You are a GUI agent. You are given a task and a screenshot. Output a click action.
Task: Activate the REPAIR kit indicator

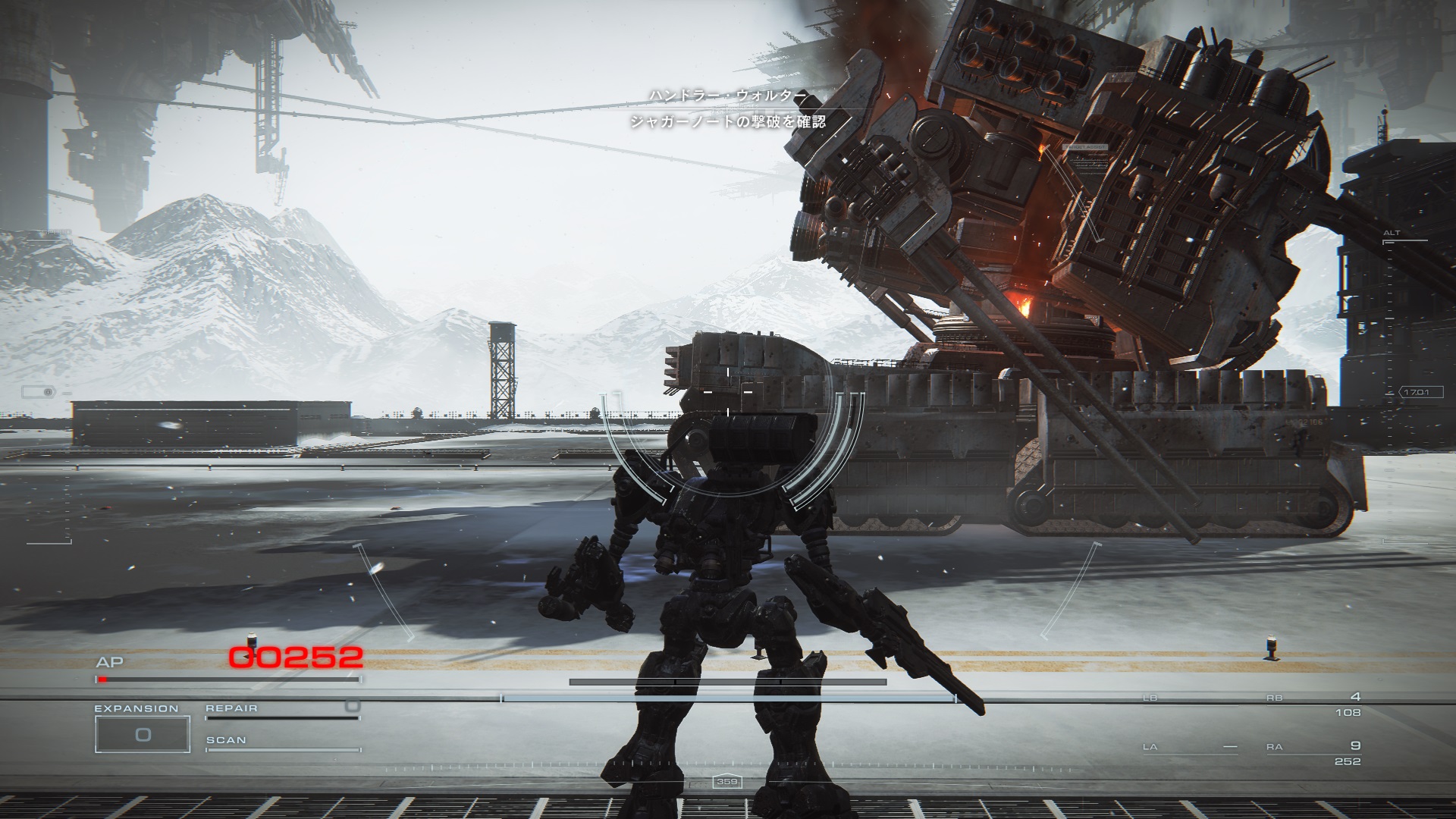tap(281, 711)
